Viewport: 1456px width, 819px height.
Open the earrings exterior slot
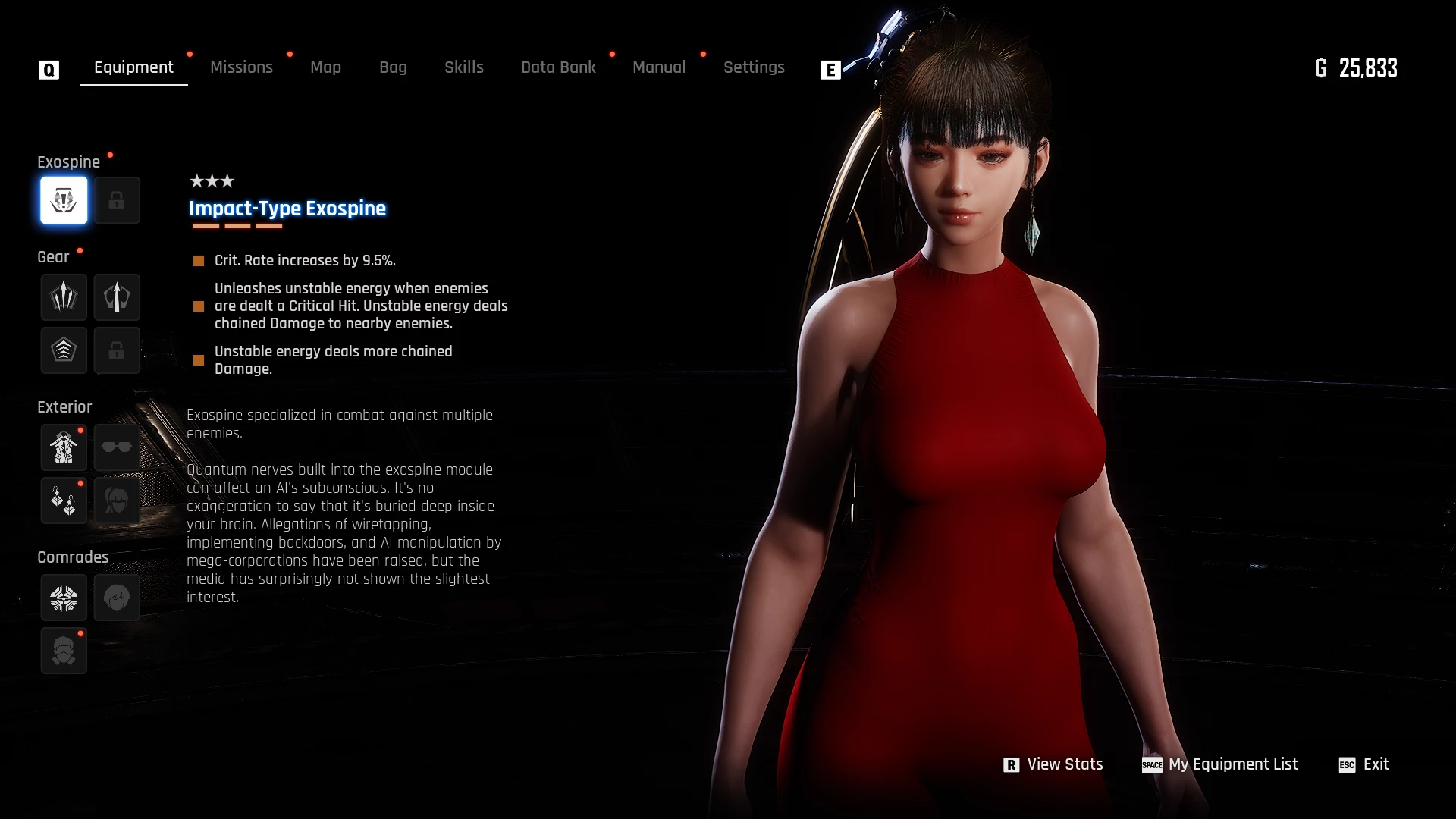click(x=64, y=500)
